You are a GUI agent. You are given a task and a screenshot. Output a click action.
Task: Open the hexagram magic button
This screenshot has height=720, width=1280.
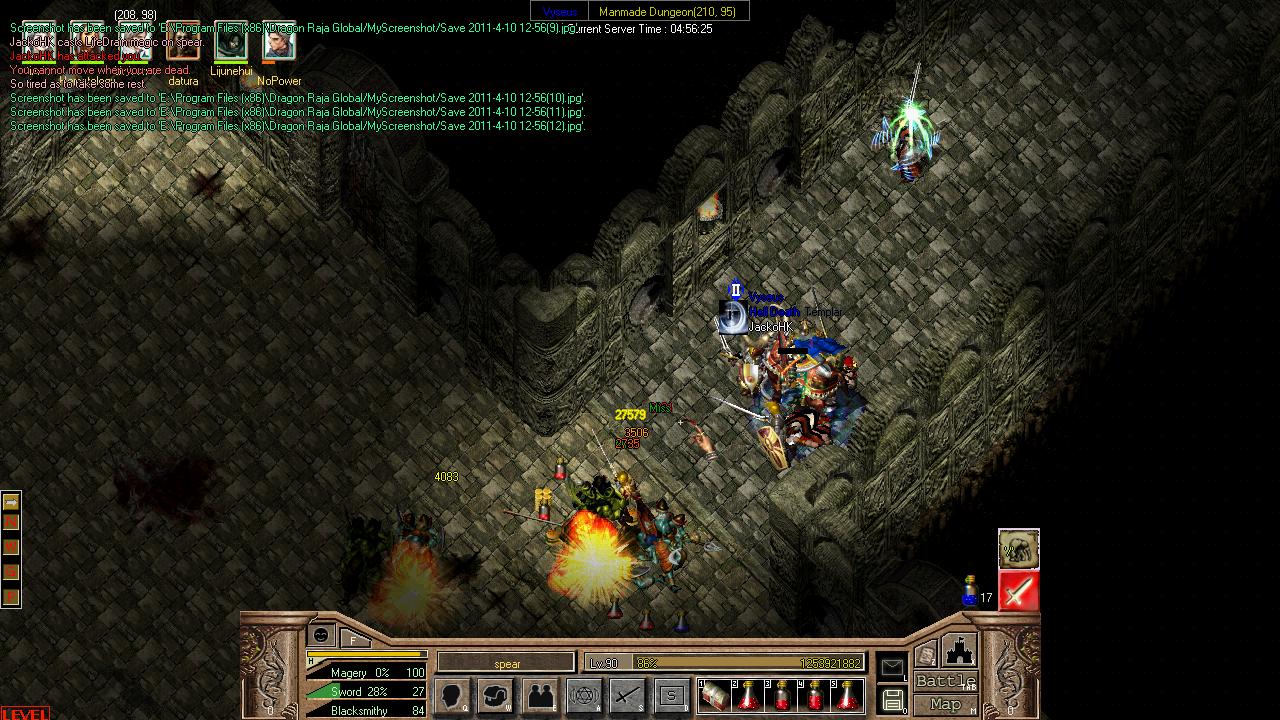(584, 696)
